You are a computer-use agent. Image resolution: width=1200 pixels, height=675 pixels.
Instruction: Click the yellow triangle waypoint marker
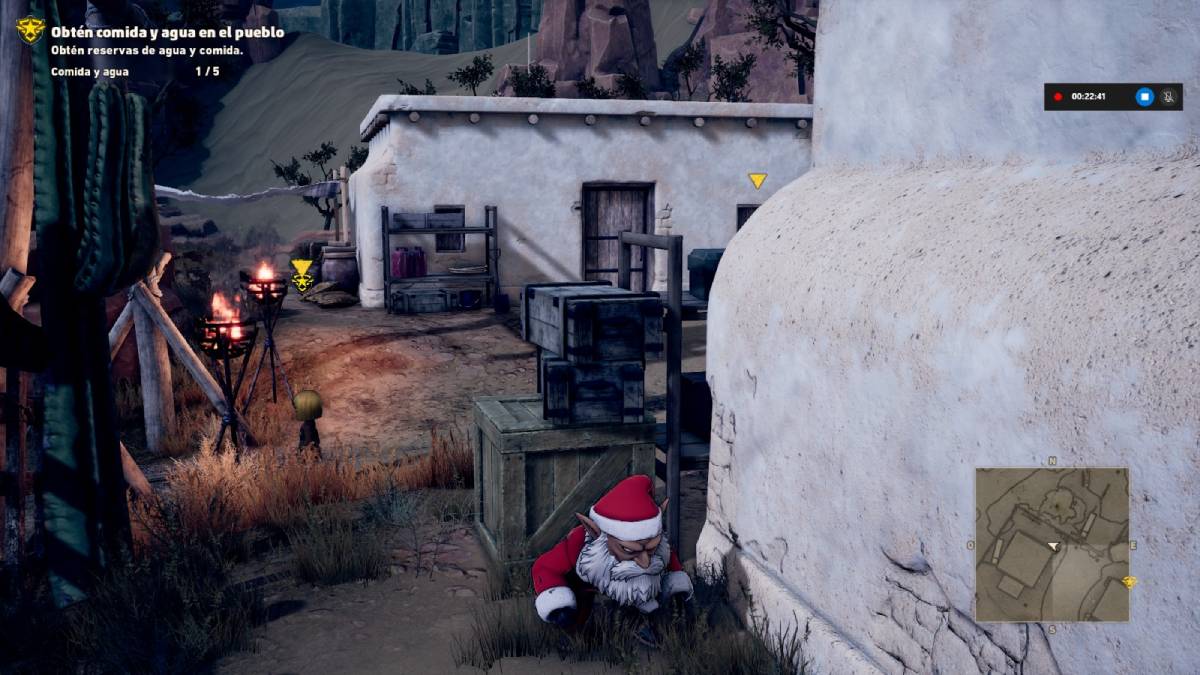pyautogui.click(x=757, y=181)
